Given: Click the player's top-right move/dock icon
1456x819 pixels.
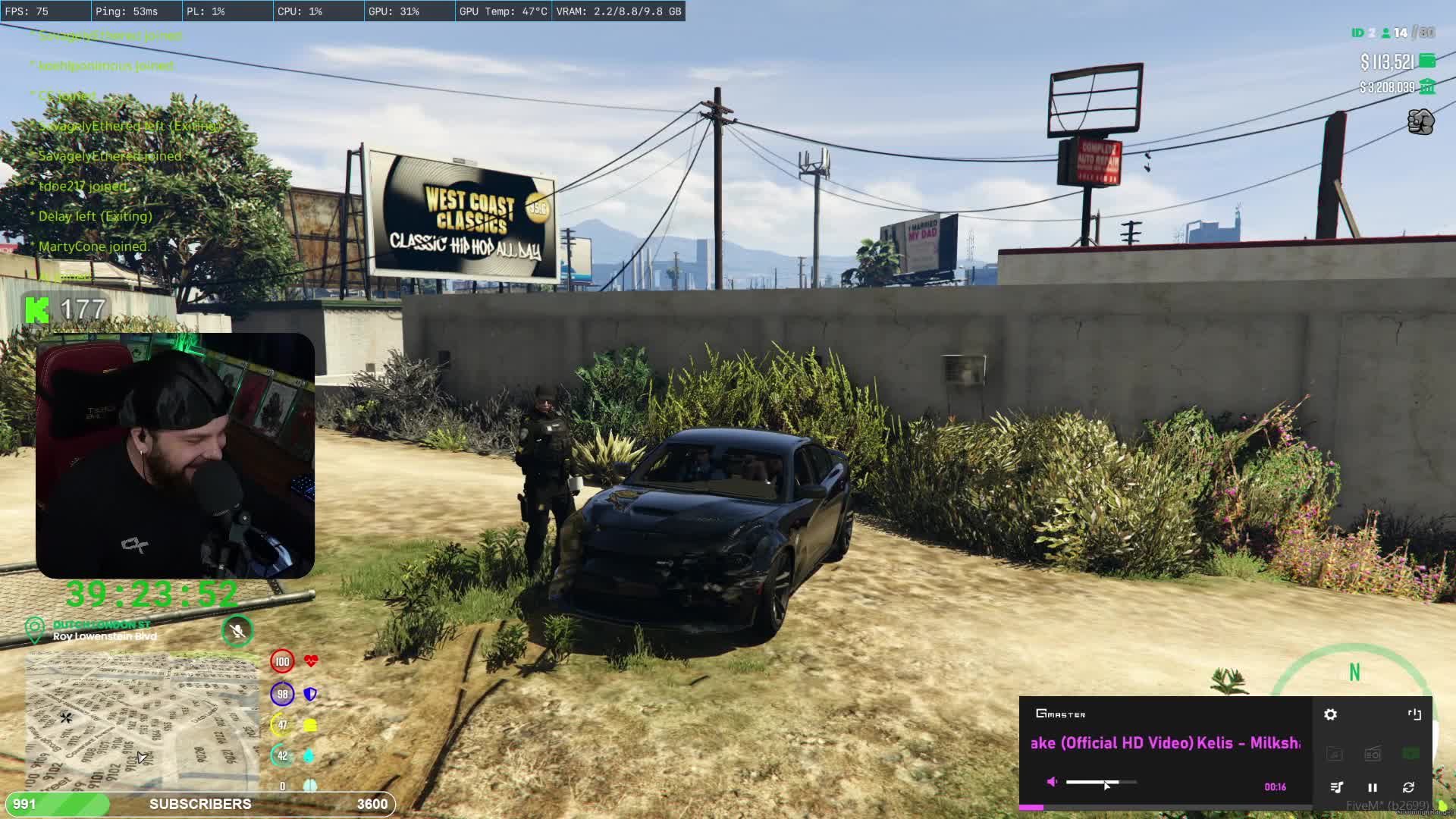Looking at the screenshot, I should [x=1414, y=714].
